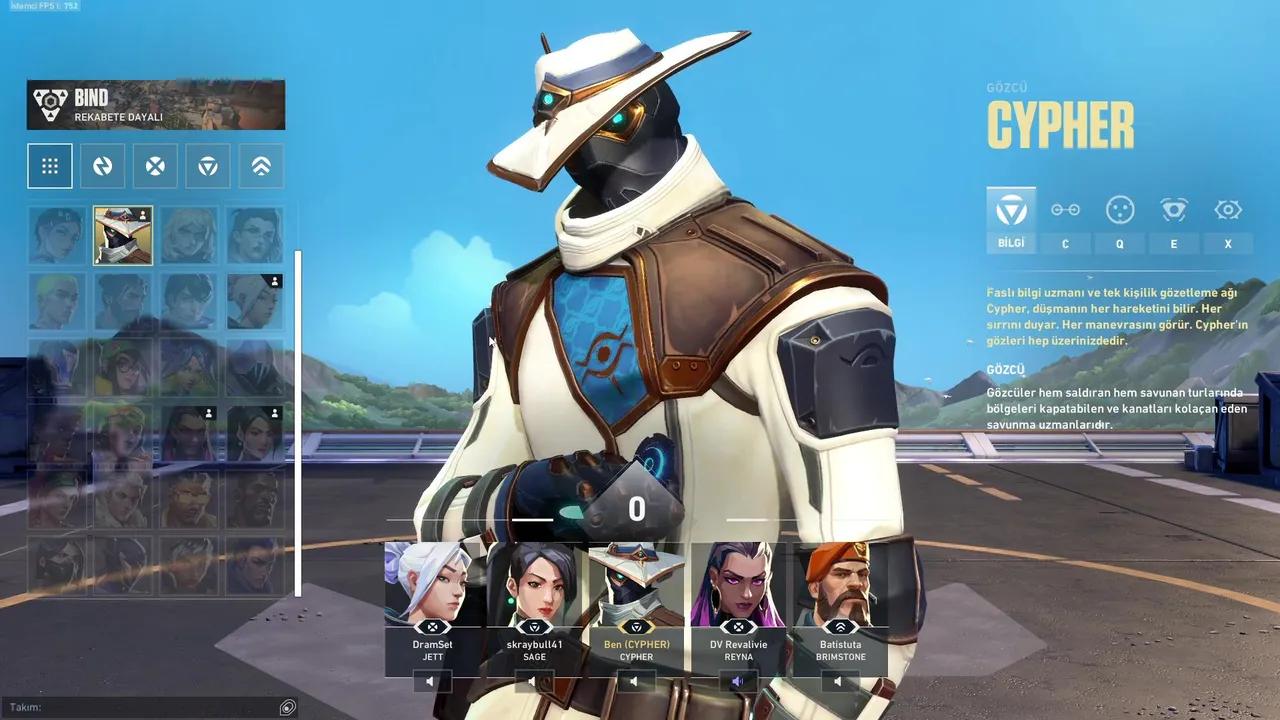Mute DramSet's voice chat
1280x720 pixels.
pos(430,680)
